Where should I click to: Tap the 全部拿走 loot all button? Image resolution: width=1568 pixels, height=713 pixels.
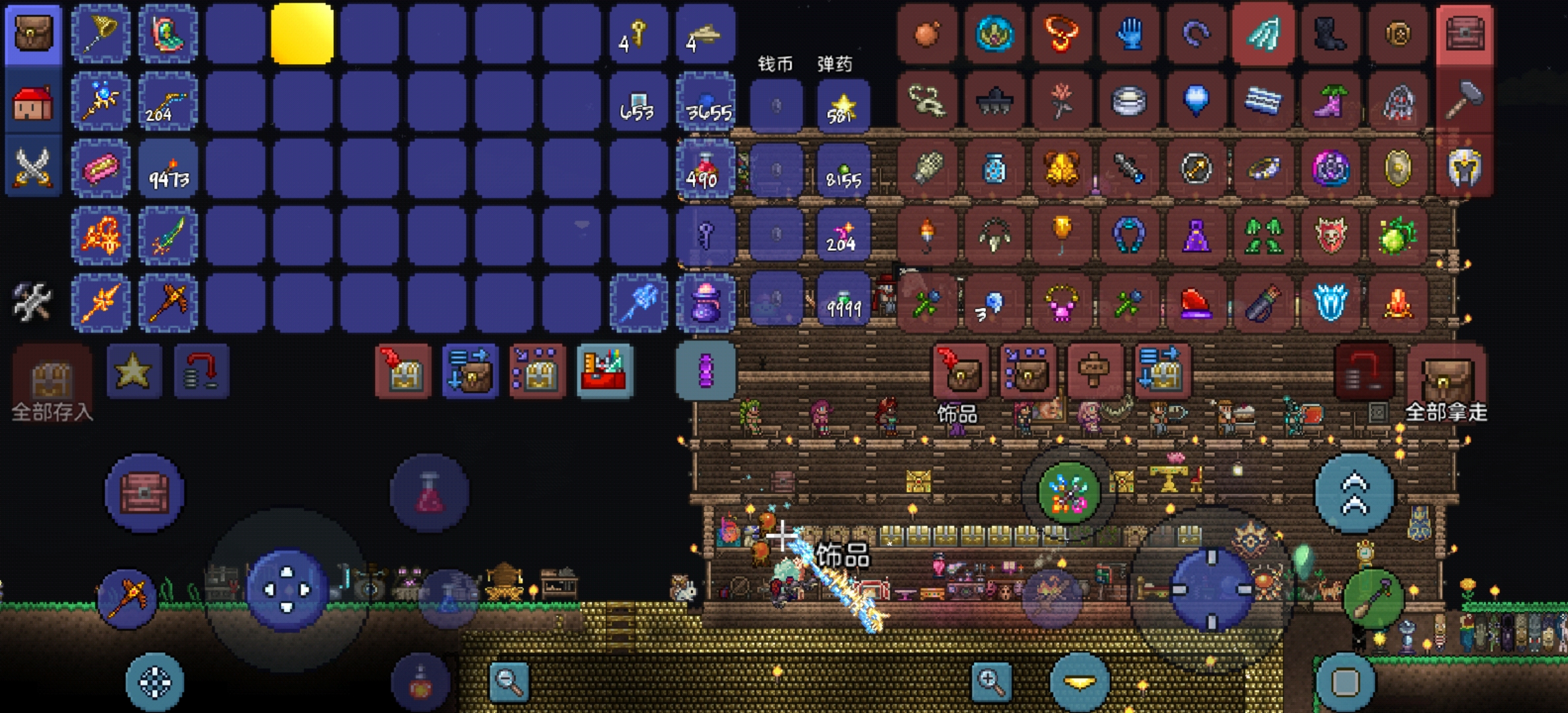pos(1445,382)
